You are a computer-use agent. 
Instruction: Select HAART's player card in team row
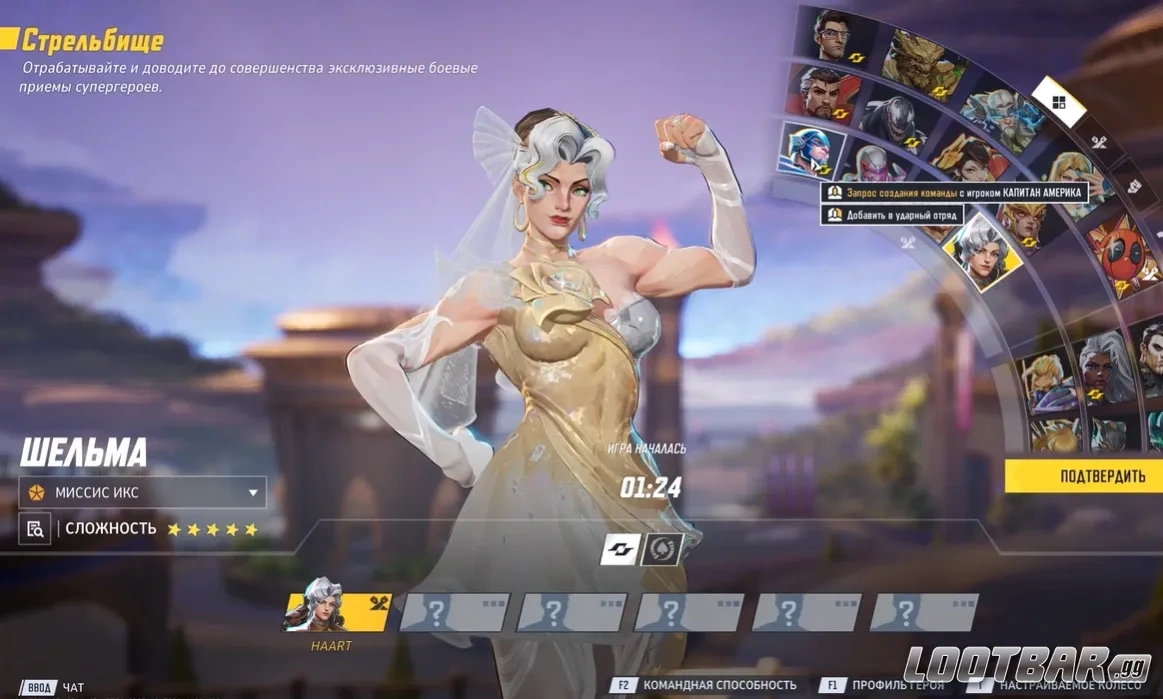tap(337, 611)
